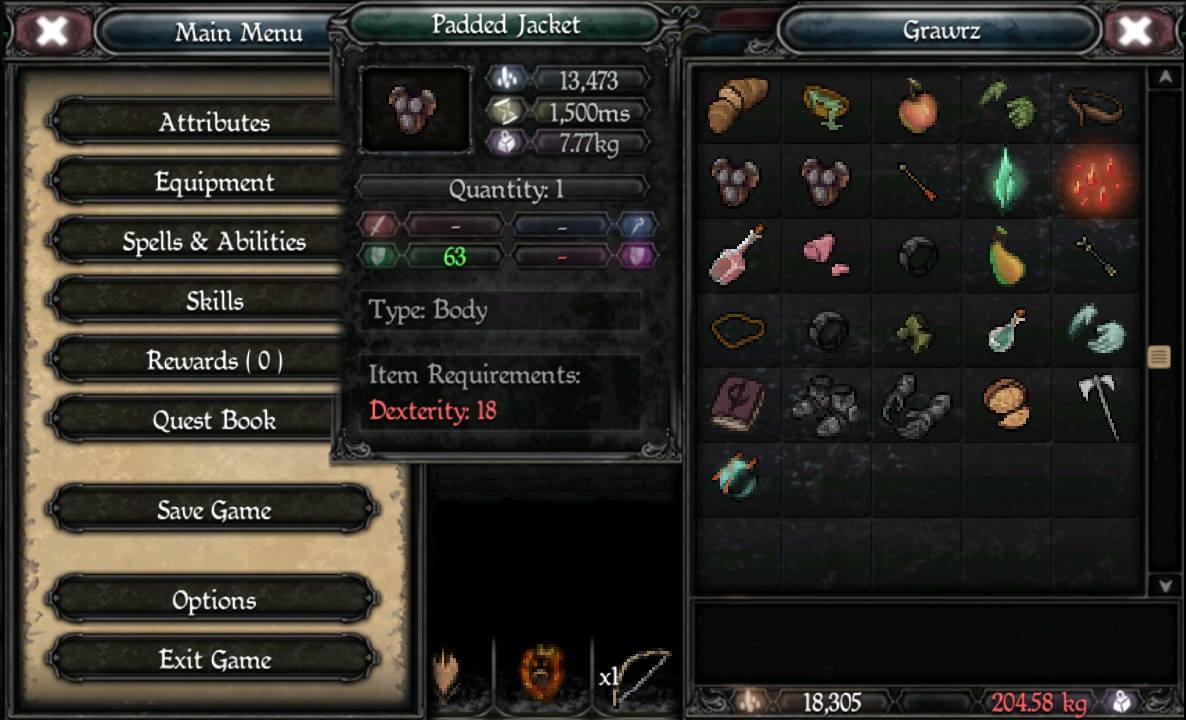Viewport: 1186px width, 720px height.
Task: Close the Main Menu panel
Action: pos(52,31)
